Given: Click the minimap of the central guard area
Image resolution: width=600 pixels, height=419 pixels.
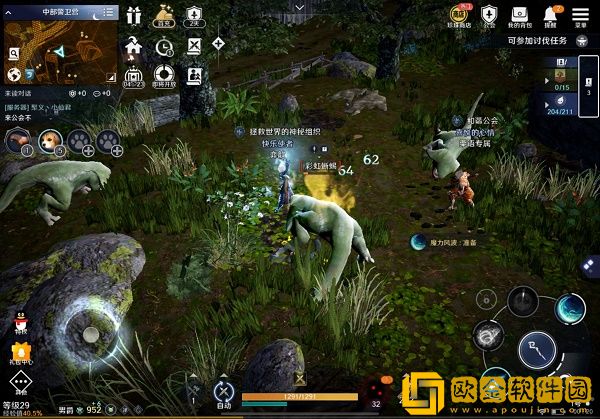Looking at the screenshot, I should [x=60, y=48].
